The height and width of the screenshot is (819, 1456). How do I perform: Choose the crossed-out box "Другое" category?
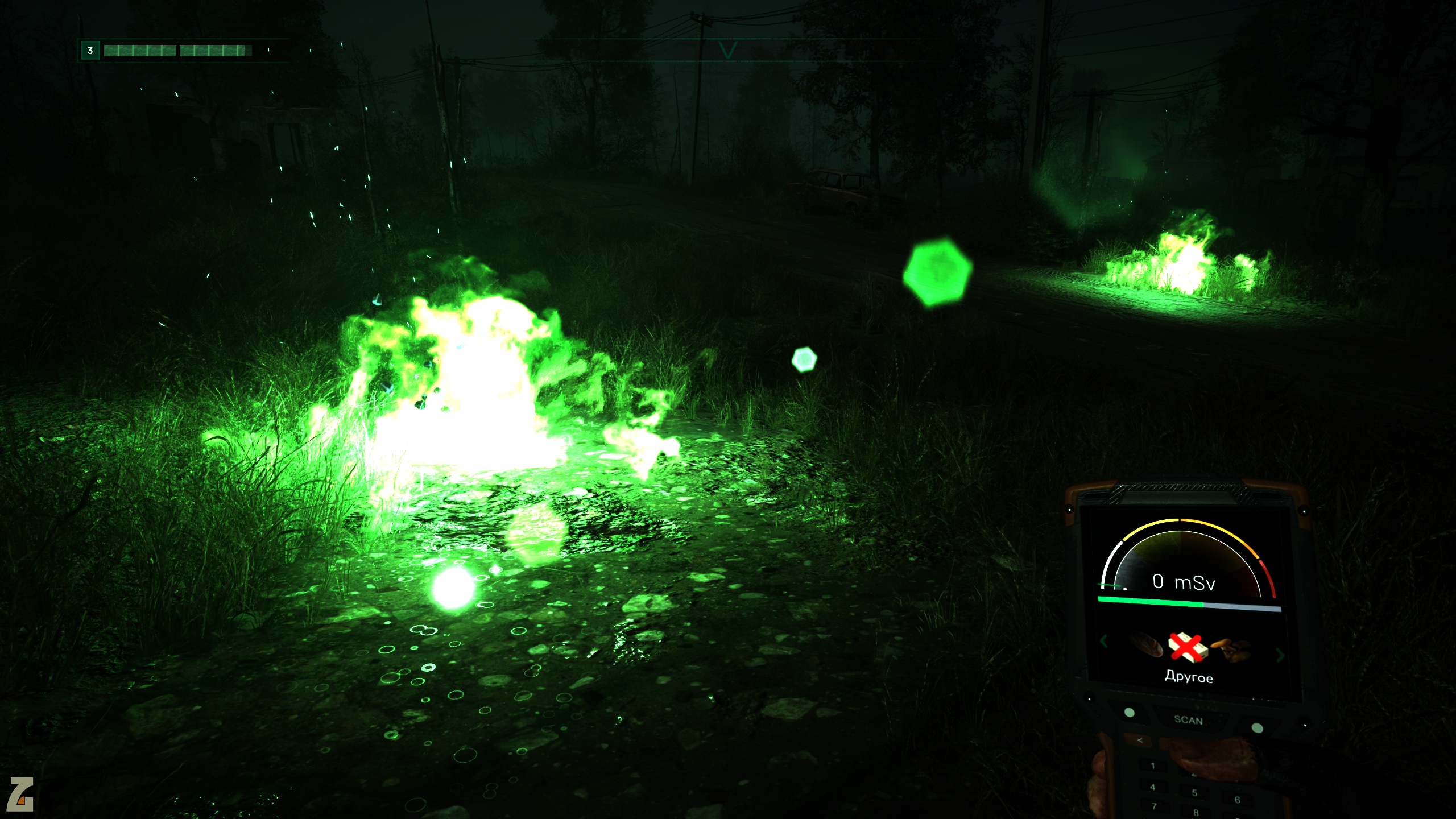(1188, 648)
